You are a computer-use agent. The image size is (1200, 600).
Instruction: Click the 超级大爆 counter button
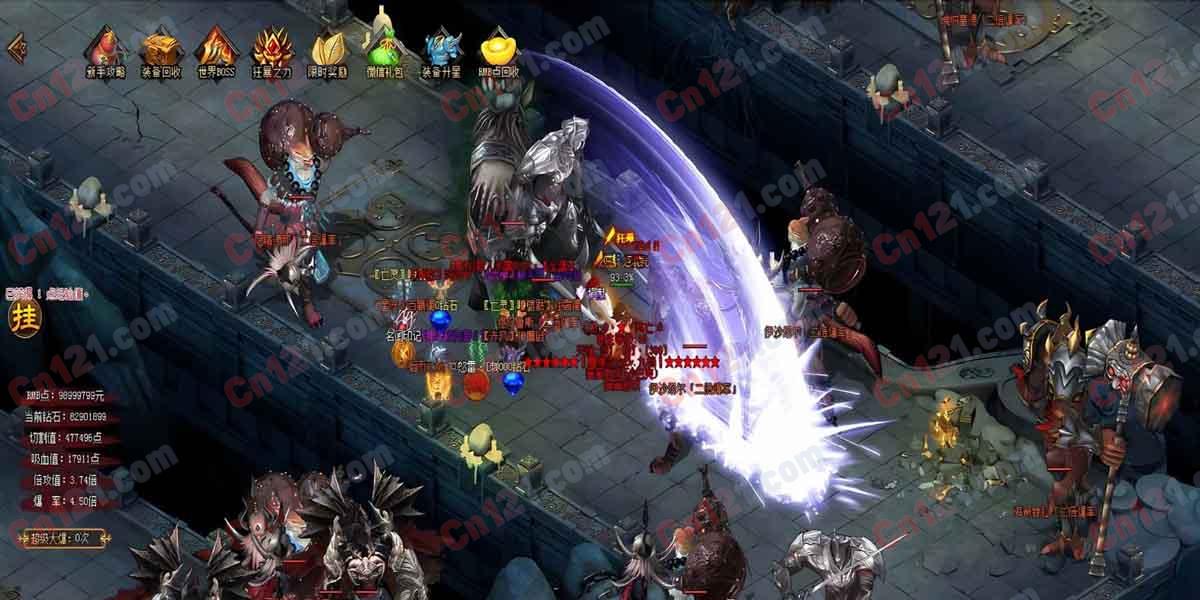(x=62, y=538)
